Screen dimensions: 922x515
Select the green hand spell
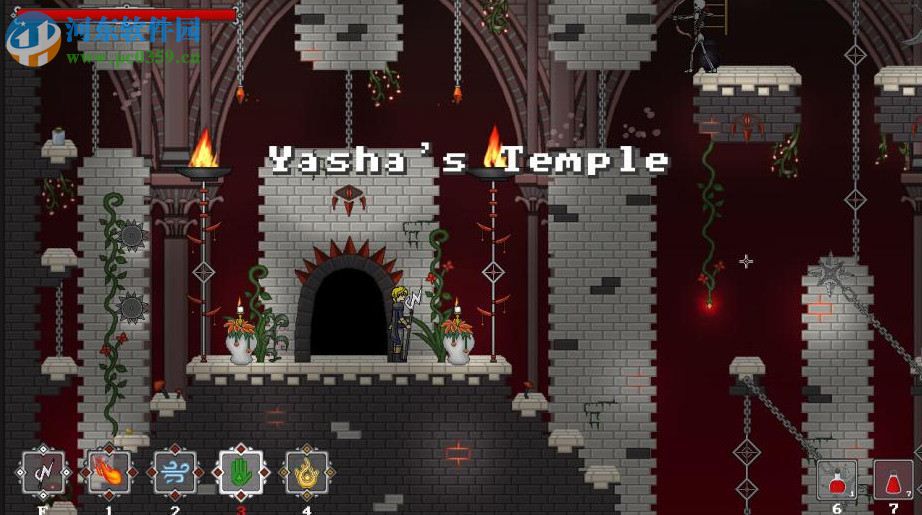[x=240, y=472]
